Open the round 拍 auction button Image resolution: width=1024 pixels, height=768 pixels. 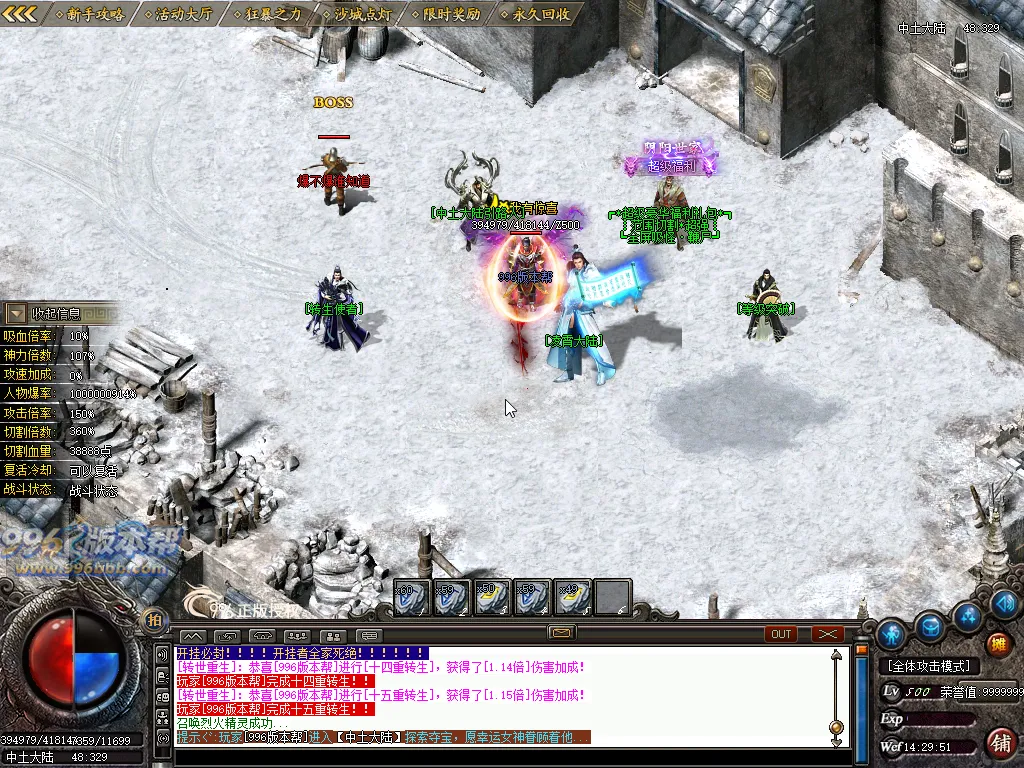[x=154, y=619]
